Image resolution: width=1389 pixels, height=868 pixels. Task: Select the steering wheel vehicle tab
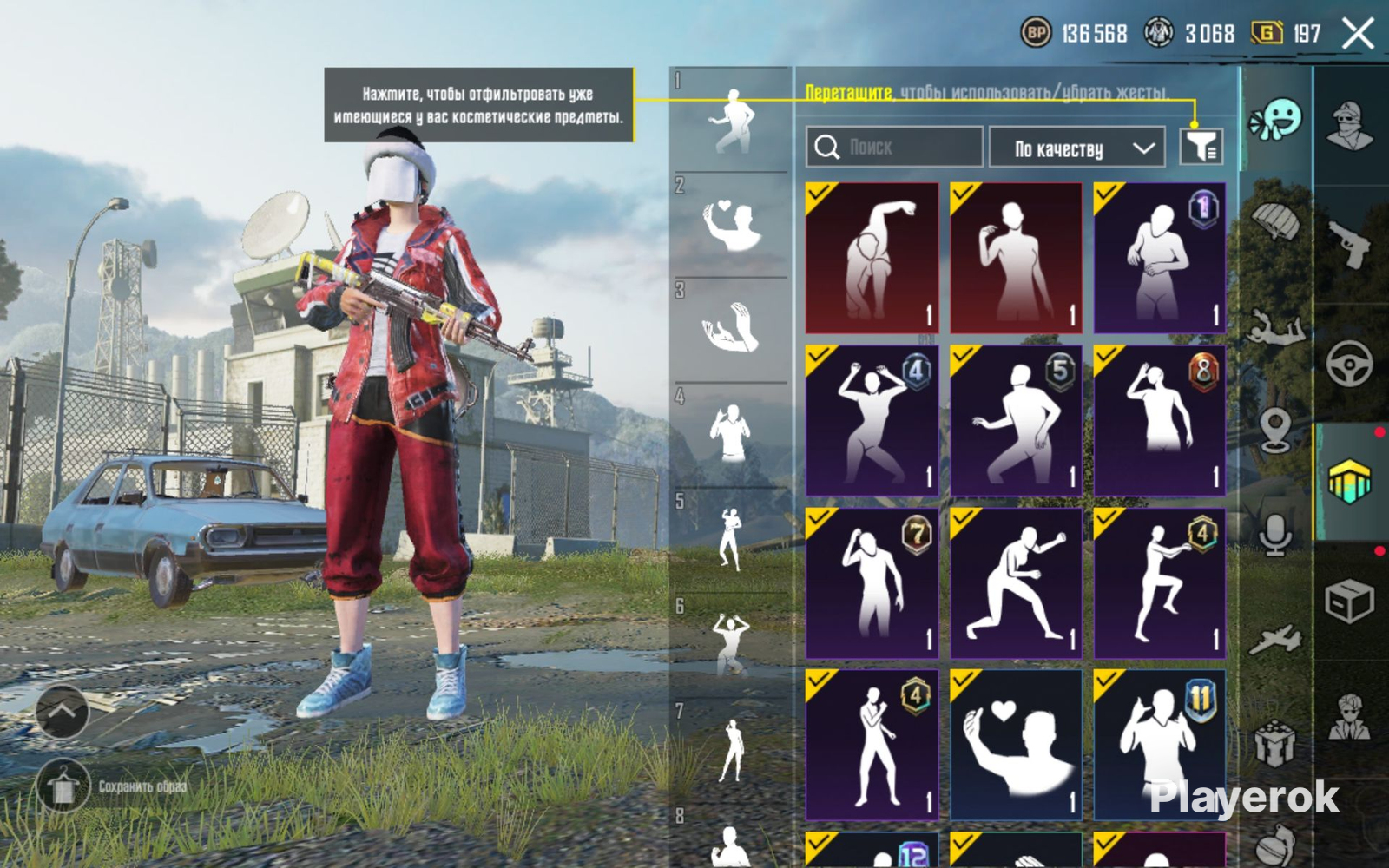tap(1350, 363)
